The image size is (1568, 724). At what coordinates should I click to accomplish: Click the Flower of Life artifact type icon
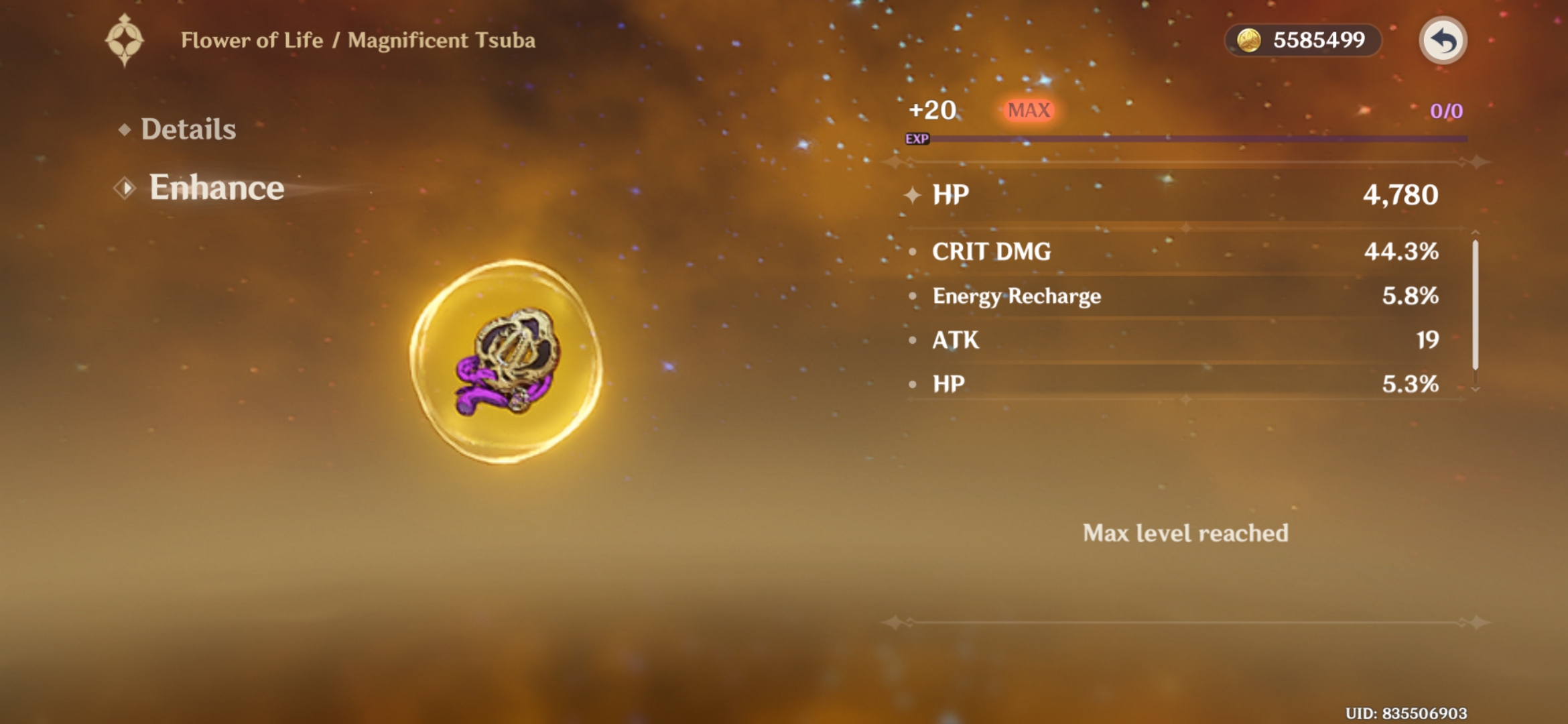[125, 39]
